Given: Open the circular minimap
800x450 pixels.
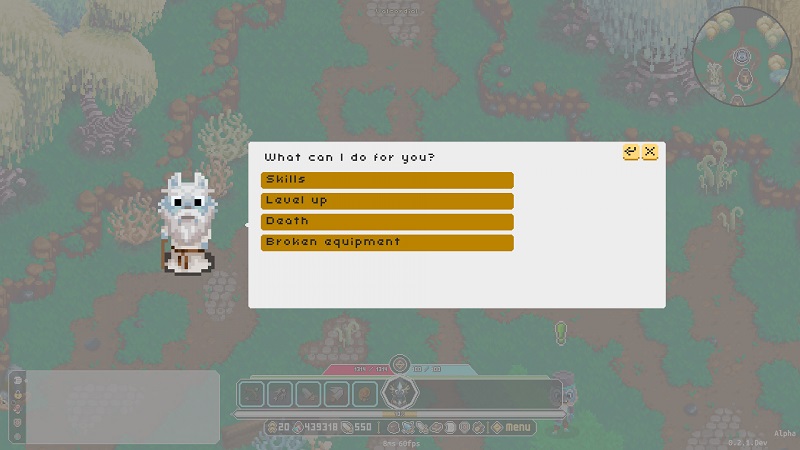Looking at the screenshot, I should [x=741, y=56].
